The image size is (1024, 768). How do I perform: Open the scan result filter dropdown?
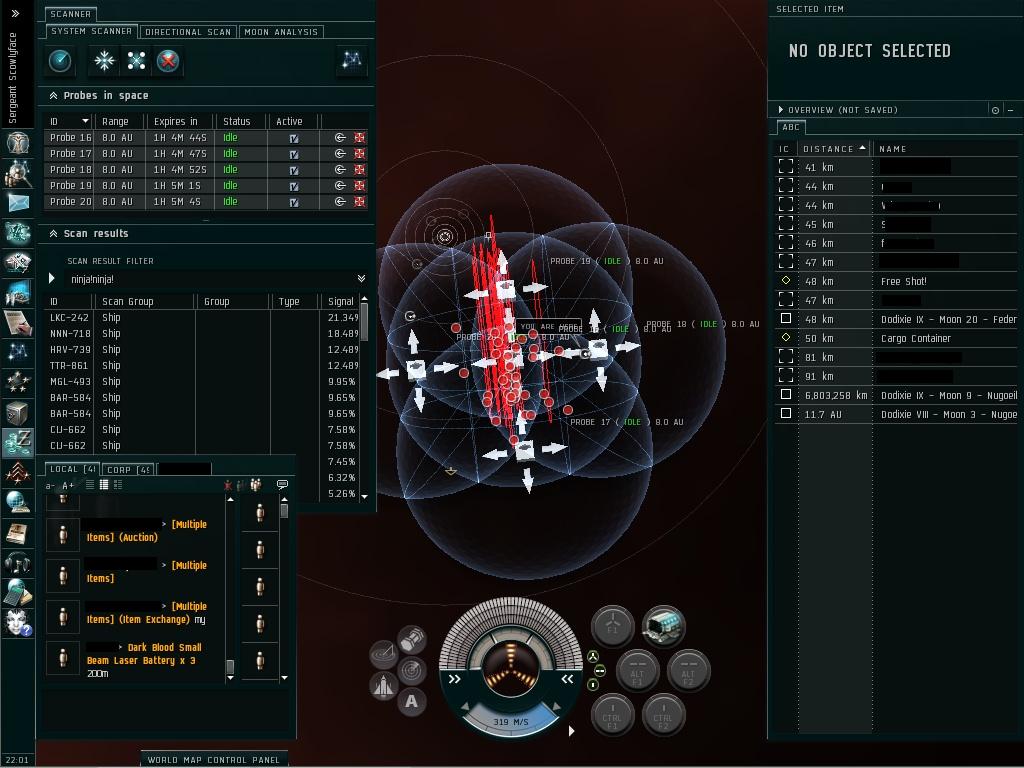point(361,279)
